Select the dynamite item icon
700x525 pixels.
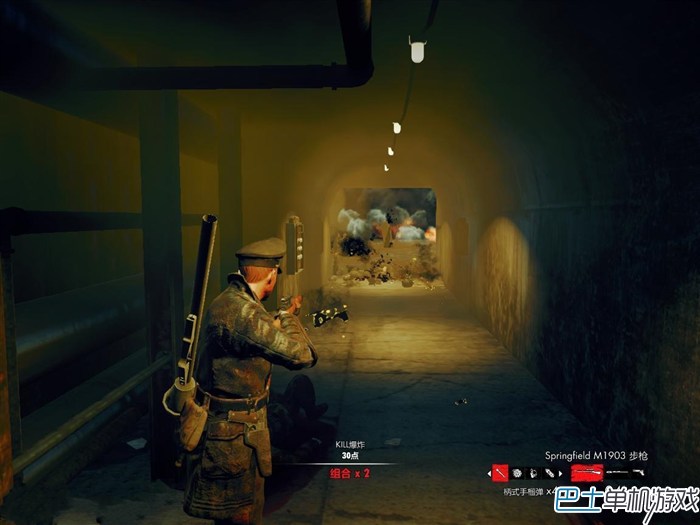pyautogui.click(x=549, y=472)
